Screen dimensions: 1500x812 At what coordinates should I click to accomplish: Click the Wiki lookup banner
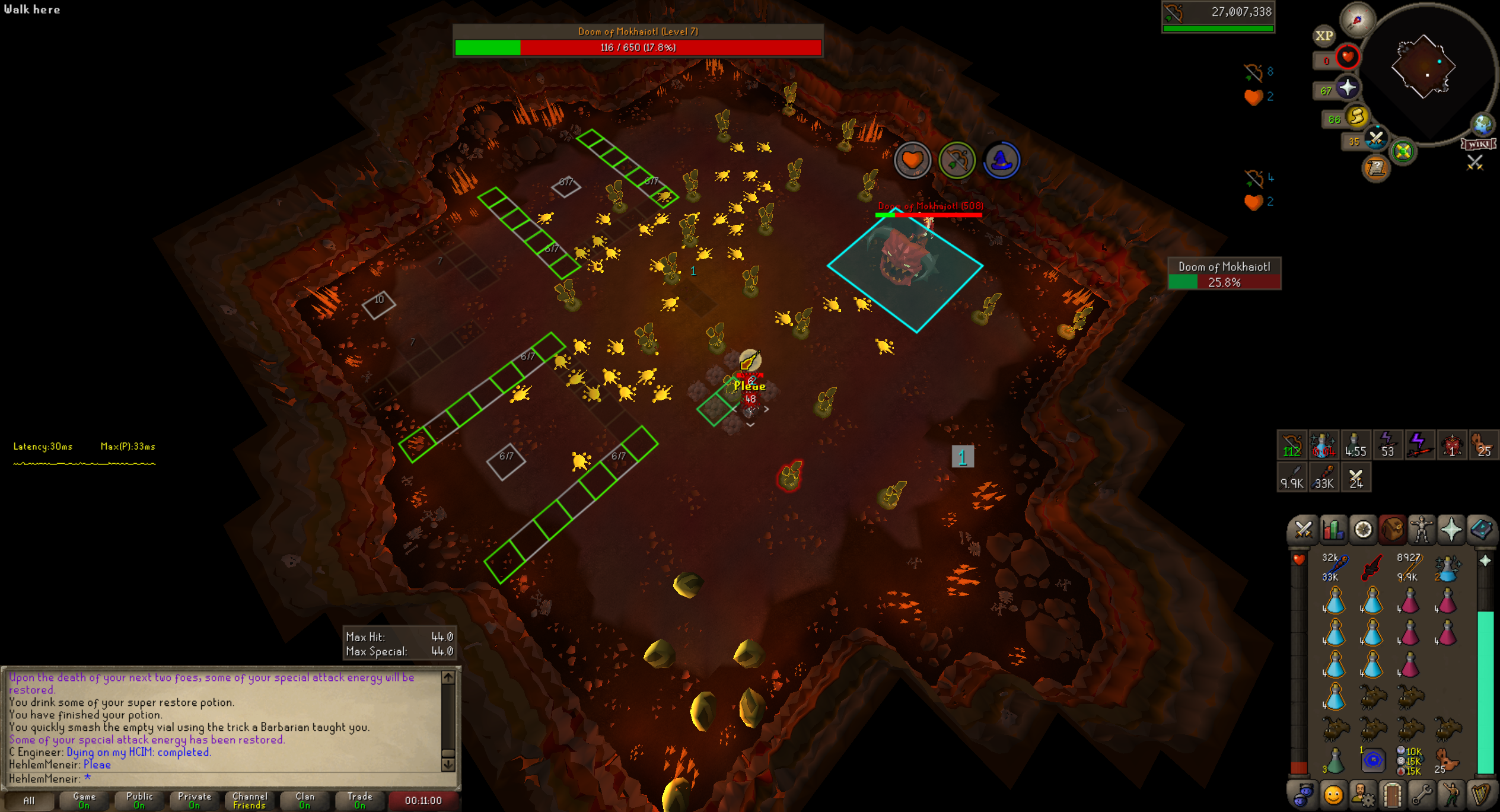(1478, 144)
